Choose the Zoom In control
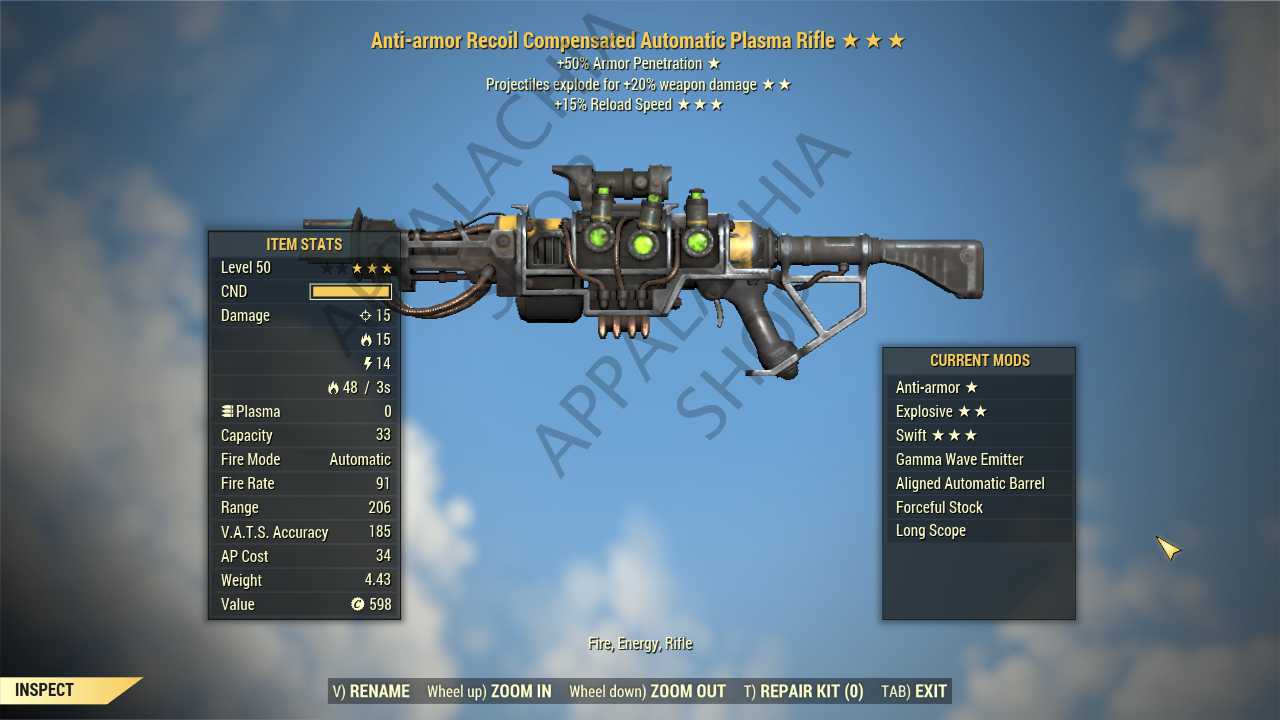This screenshot has height=720, width=1280. (x=489, y=691)
